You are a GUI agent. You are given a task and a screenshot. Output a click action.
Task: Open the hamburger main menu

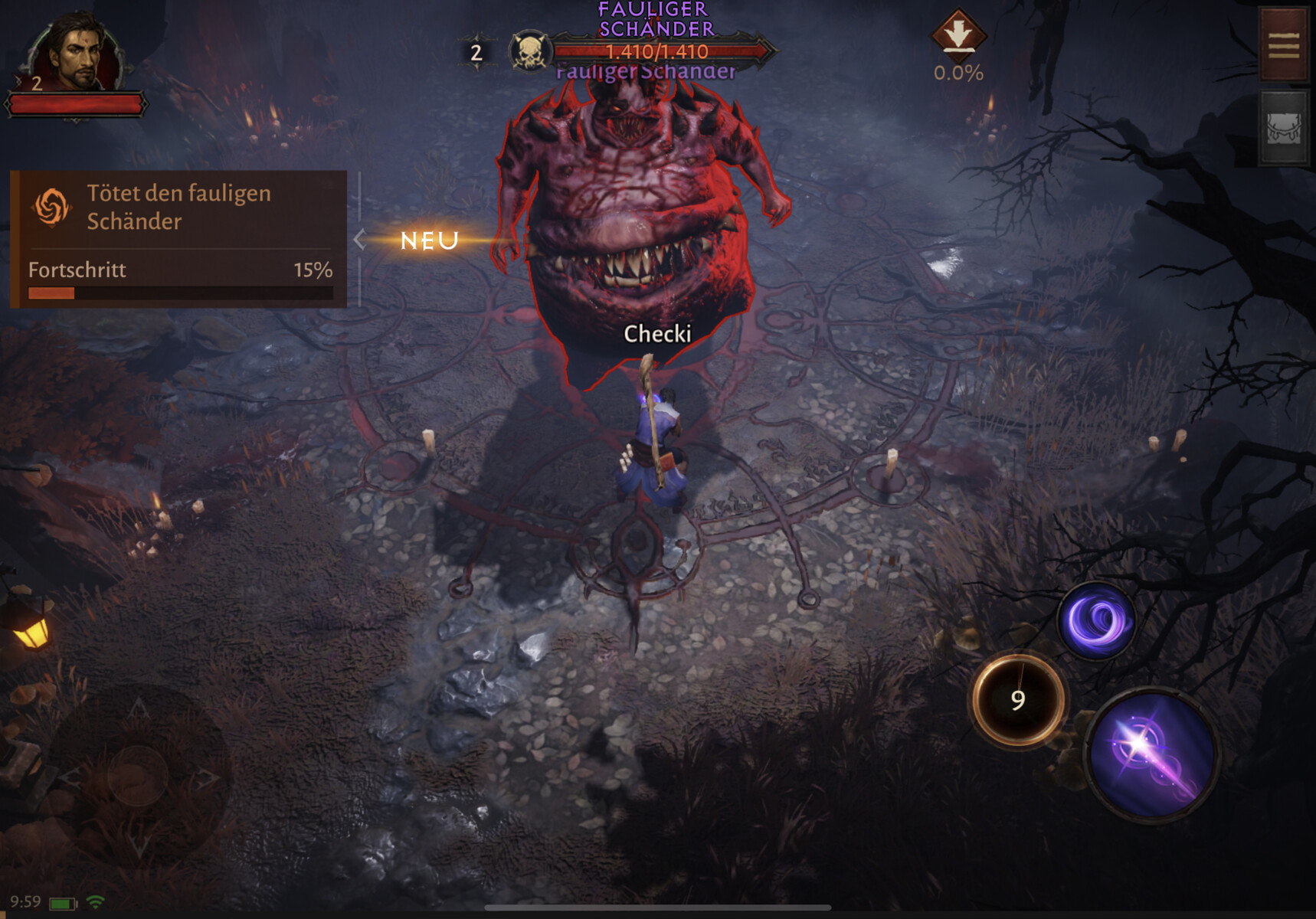pos(1283,44)
